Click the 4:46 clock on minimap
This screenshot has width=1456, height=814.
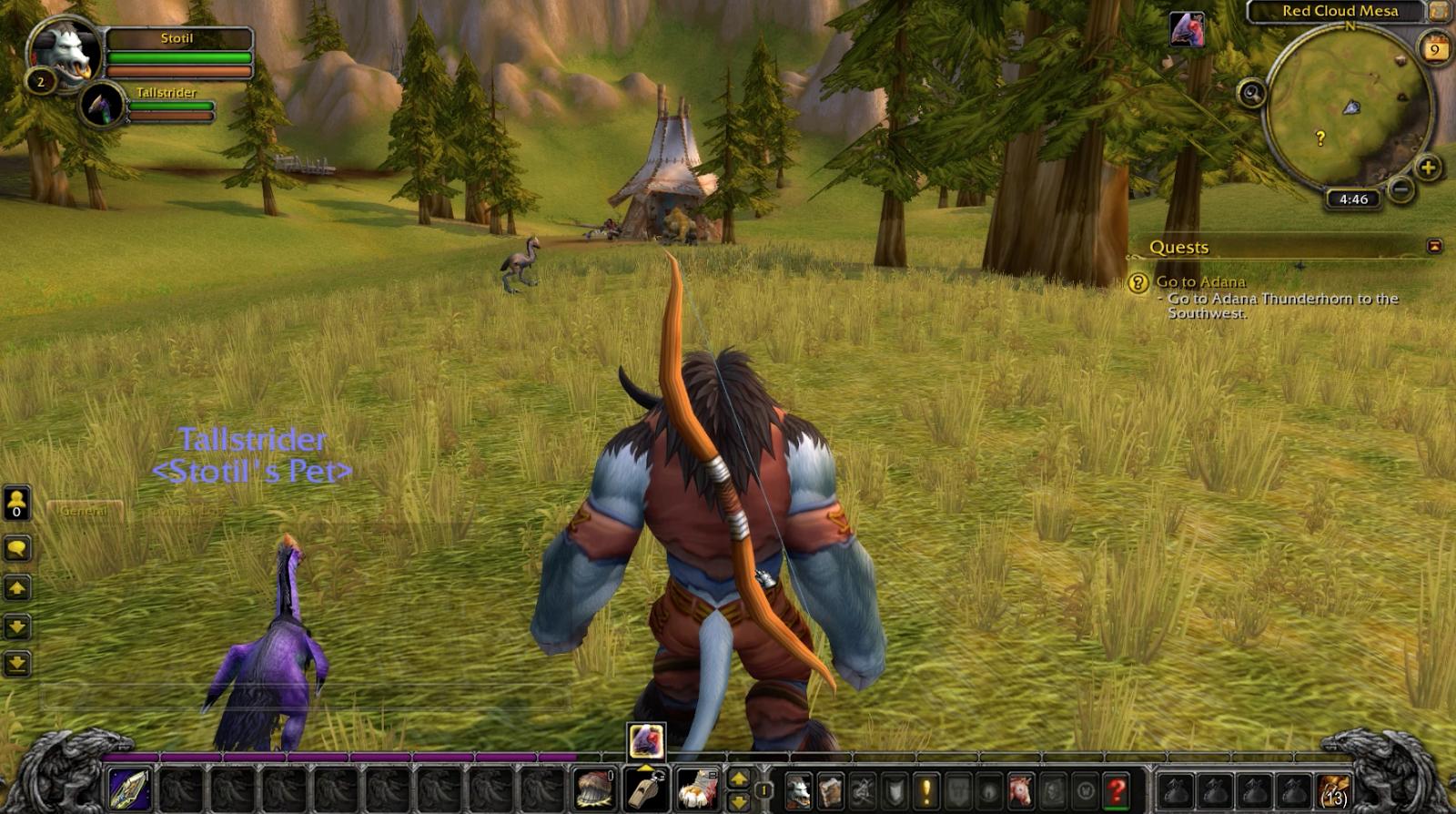click(1353, 199)
